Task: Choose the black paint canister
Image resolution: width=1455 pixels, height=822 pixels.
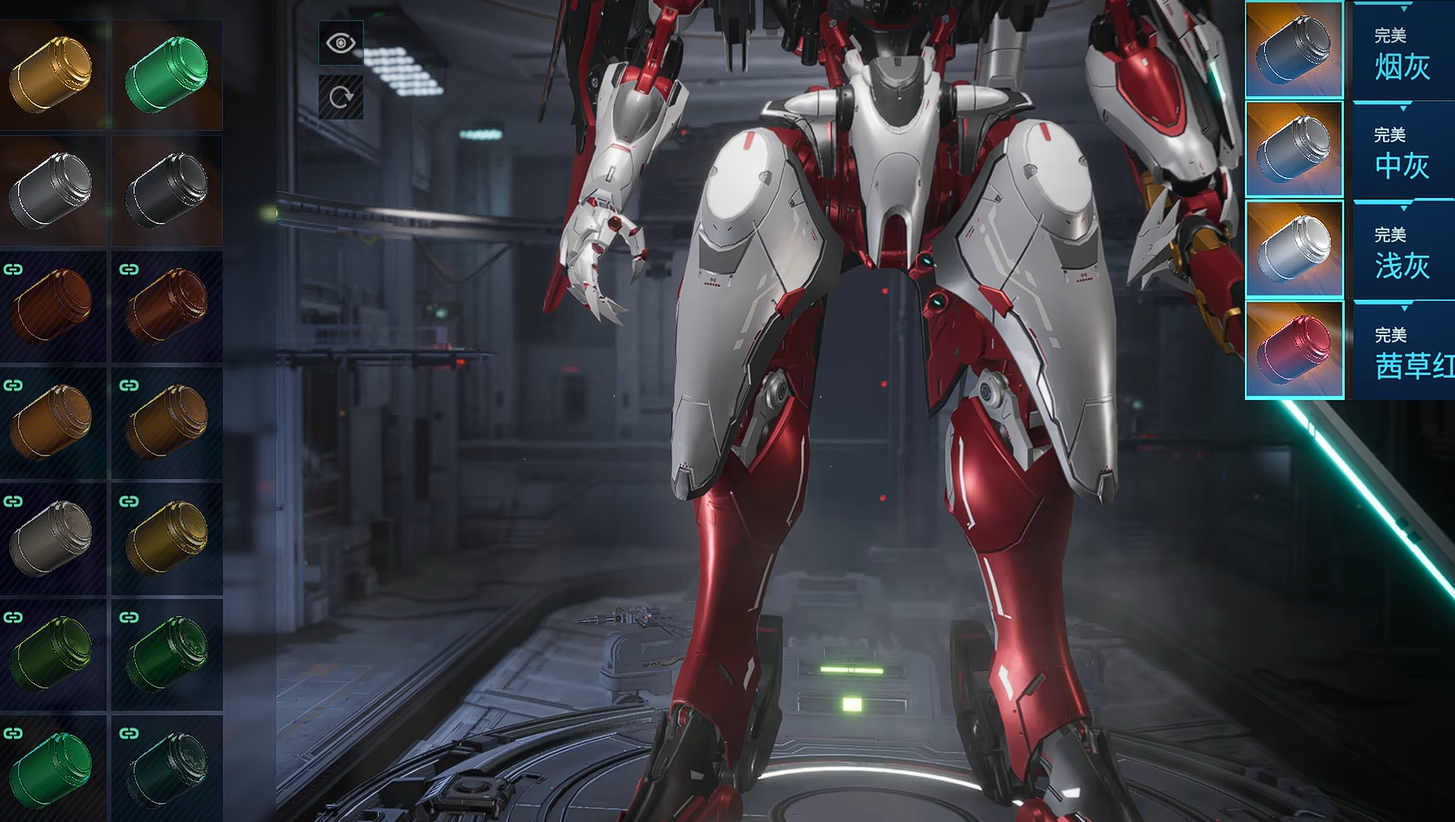Action: pos(166,190)
